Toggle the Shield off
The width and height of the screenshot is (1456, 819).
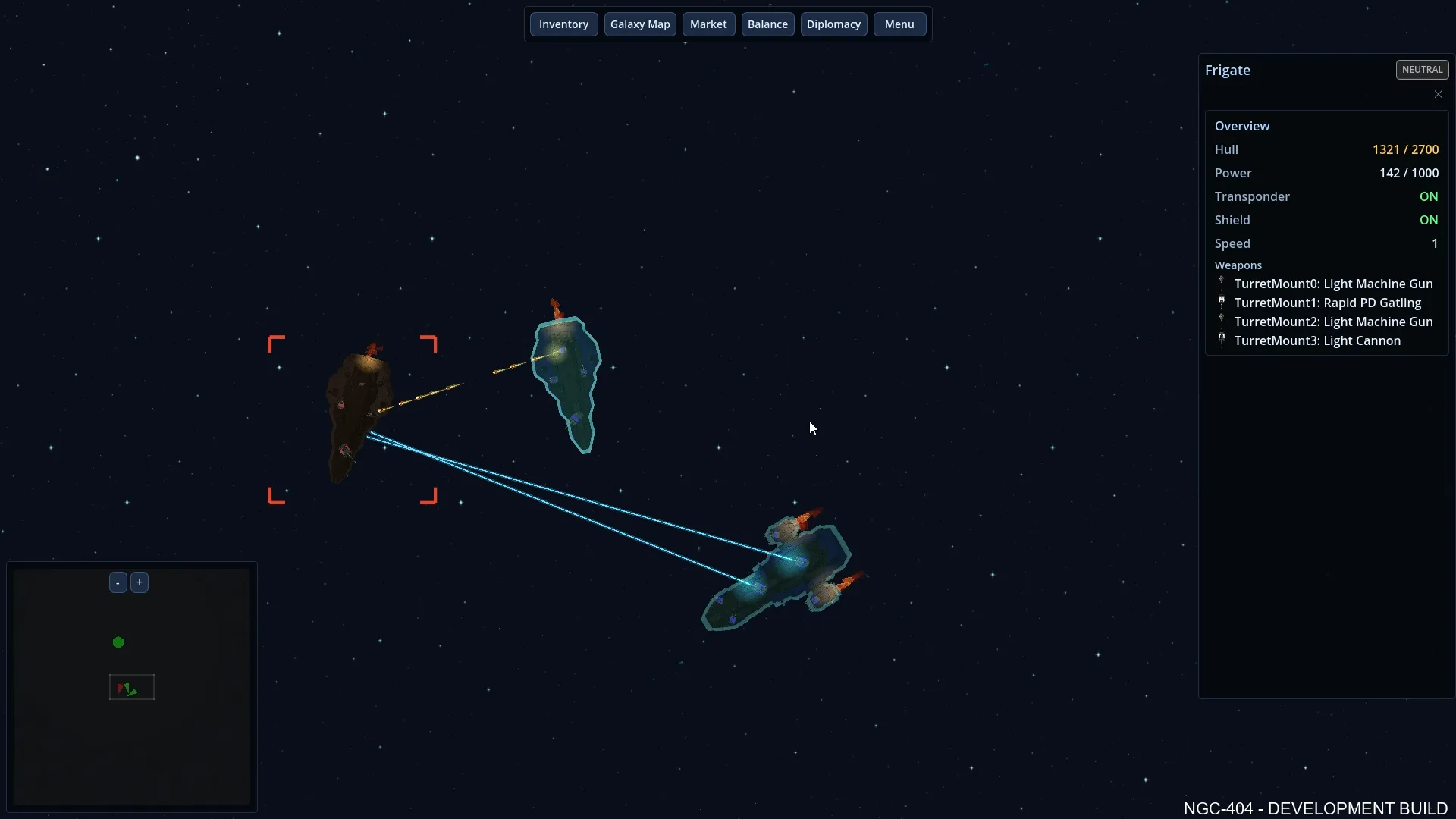coord(1429,220)
